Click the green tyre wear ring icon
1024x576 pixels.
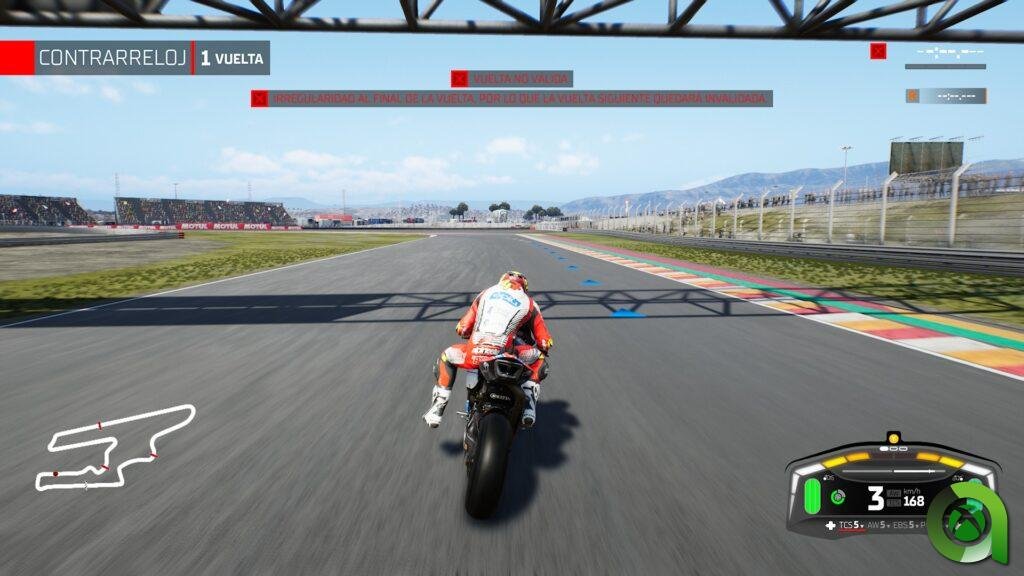pyautogui.click(x=838, y=497)
